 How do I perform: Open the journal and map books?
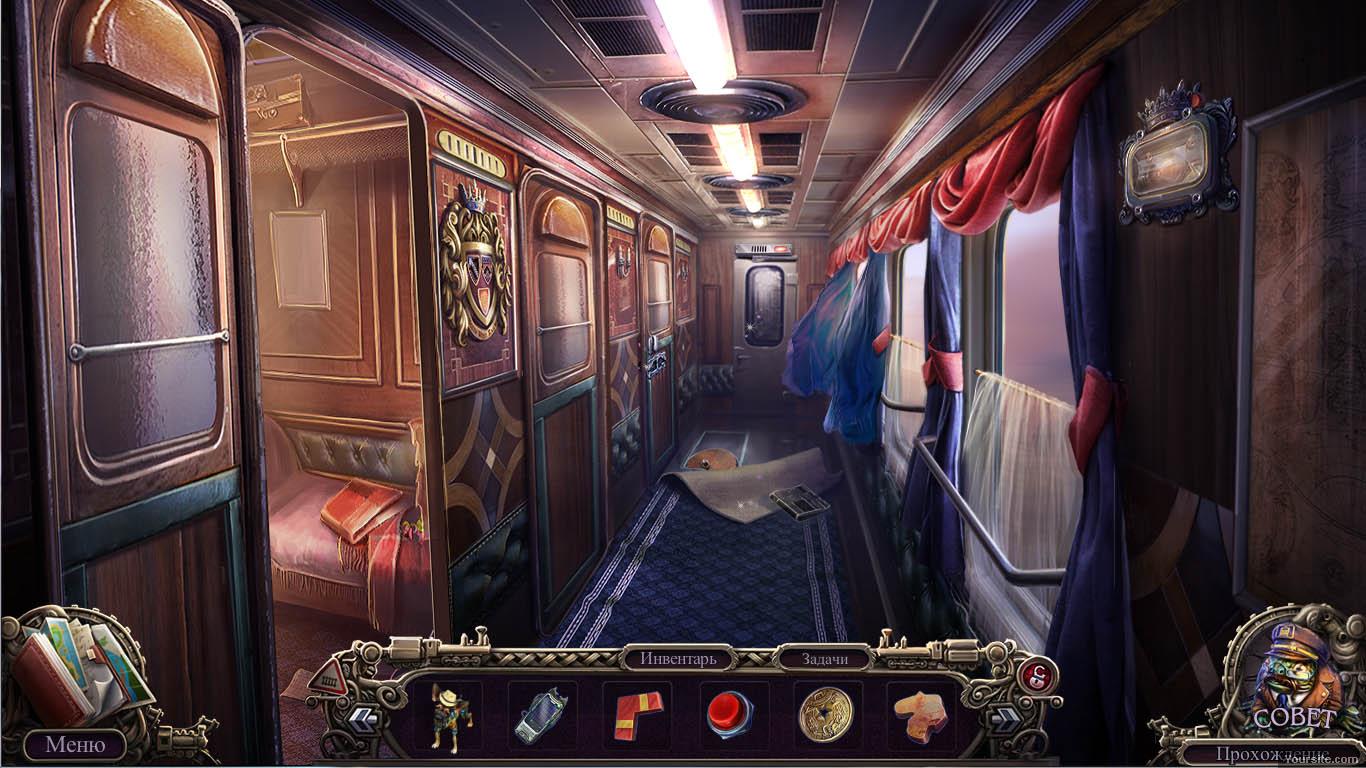(75, 668)
